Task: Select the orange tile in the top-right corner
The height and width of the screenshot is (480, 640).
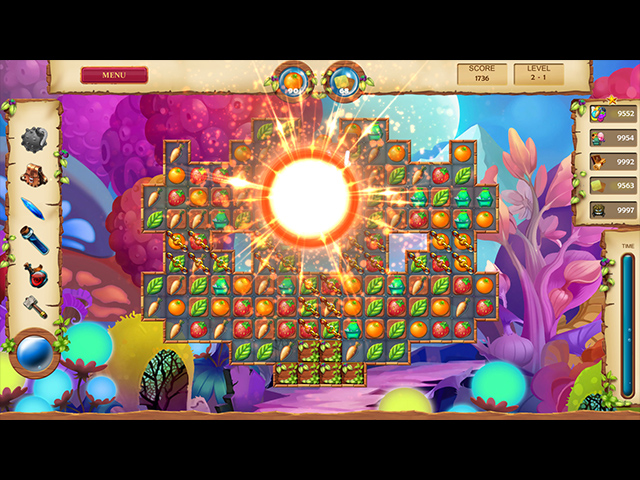Action: pyautogui.click(x=463, y=154)
